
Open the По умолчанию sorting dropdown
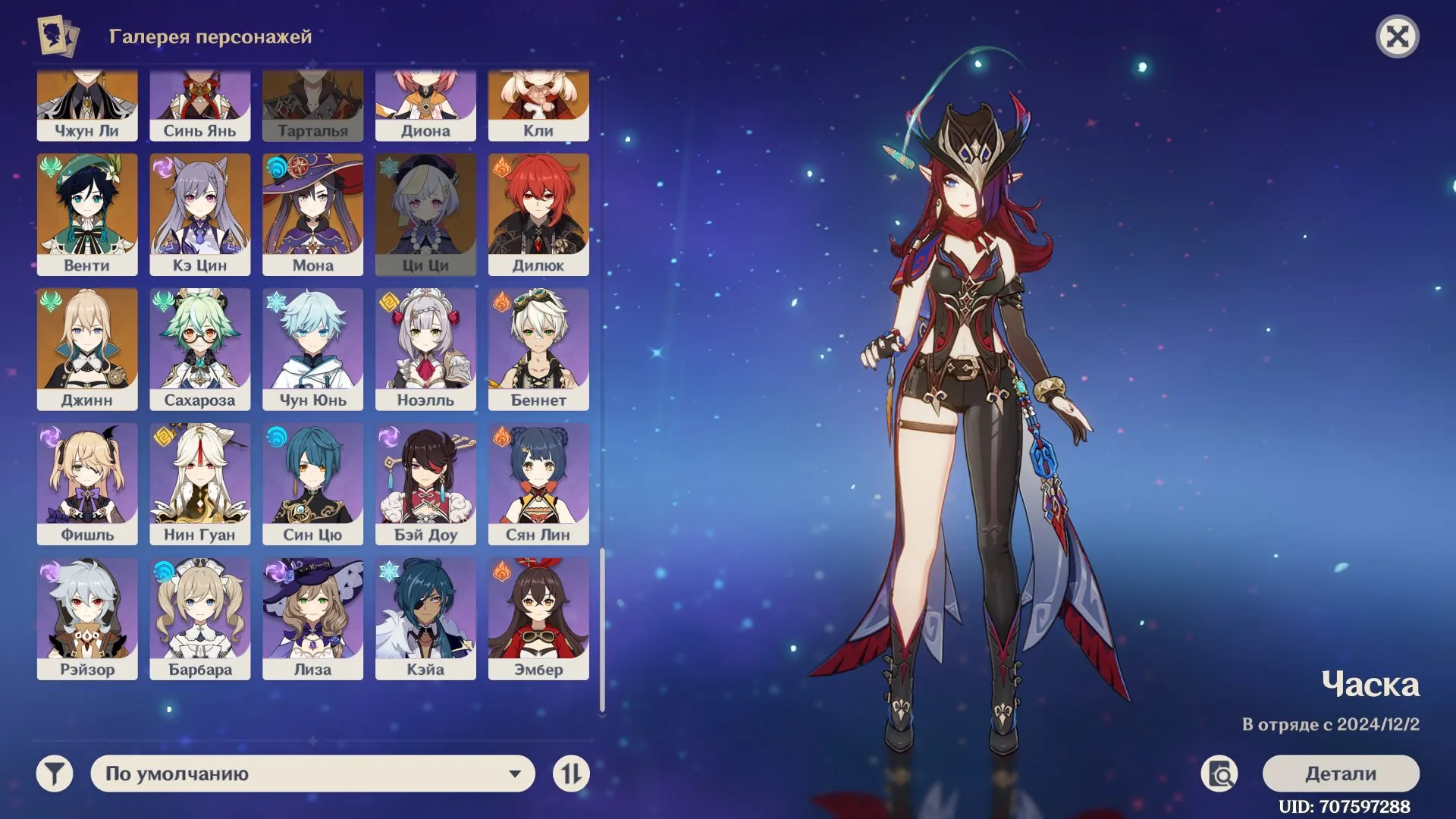pyautogui.click(x=311, y=773)
